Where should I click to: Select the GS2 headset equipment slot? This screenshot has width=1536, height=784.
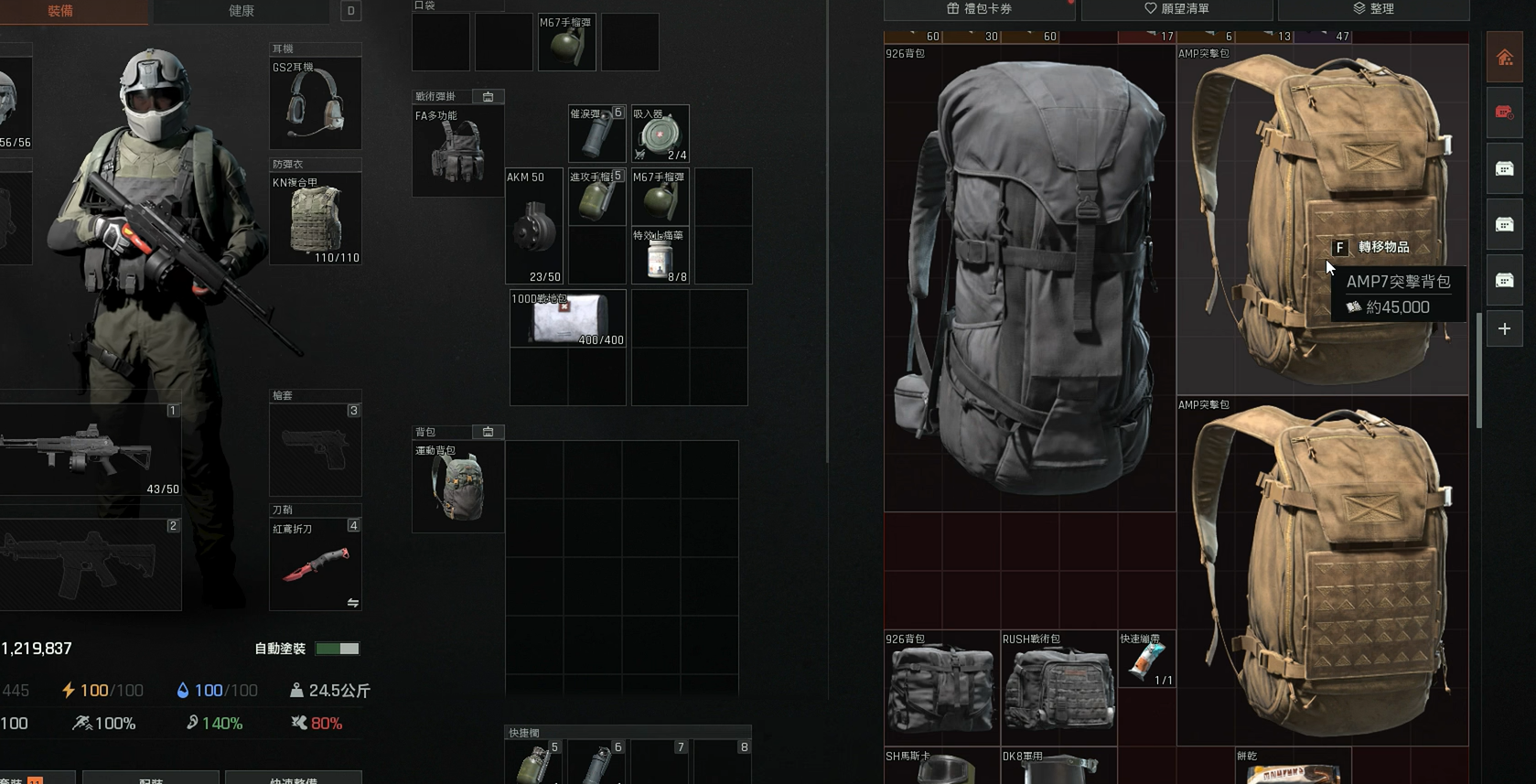click(315, 104)
